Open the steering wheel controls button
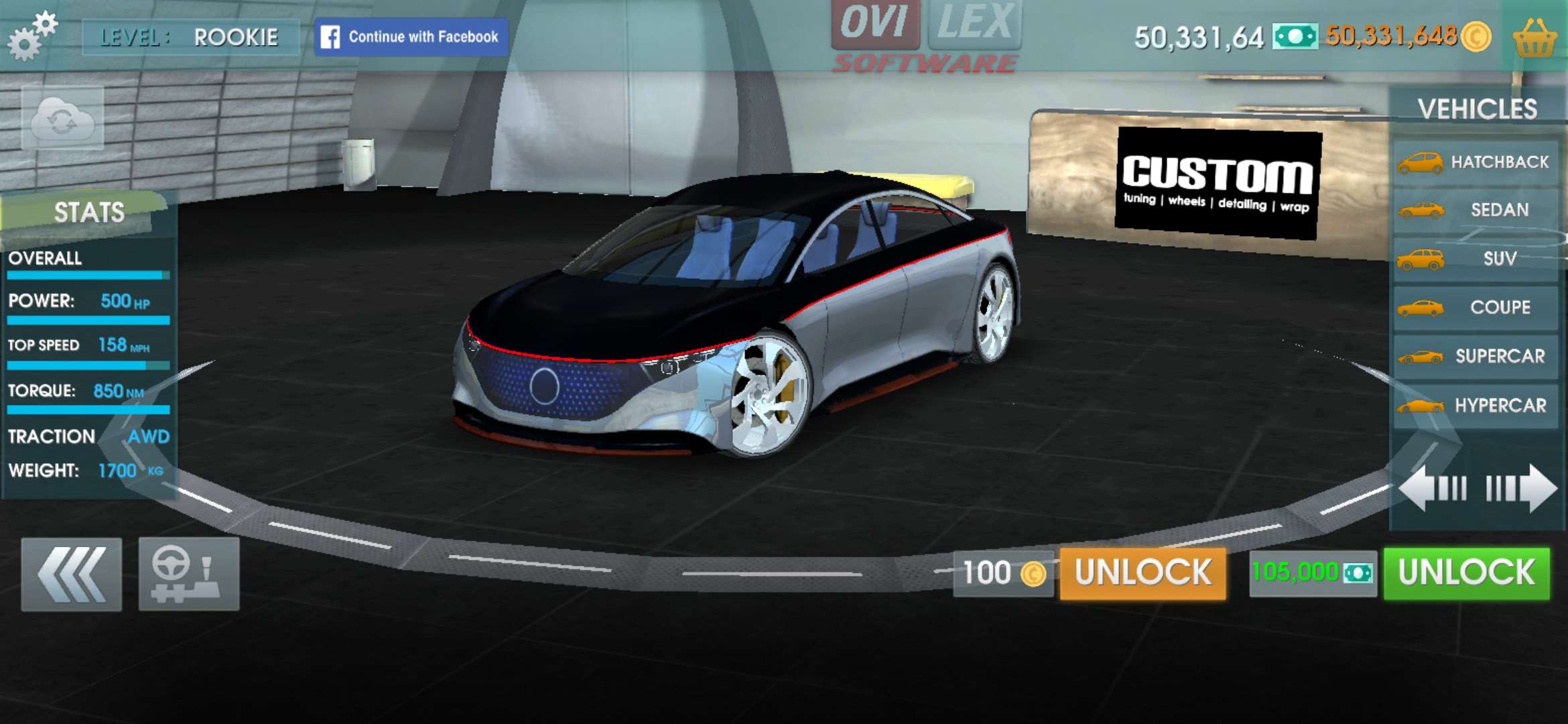This screenshot has height=724, width=1568. 189,574
